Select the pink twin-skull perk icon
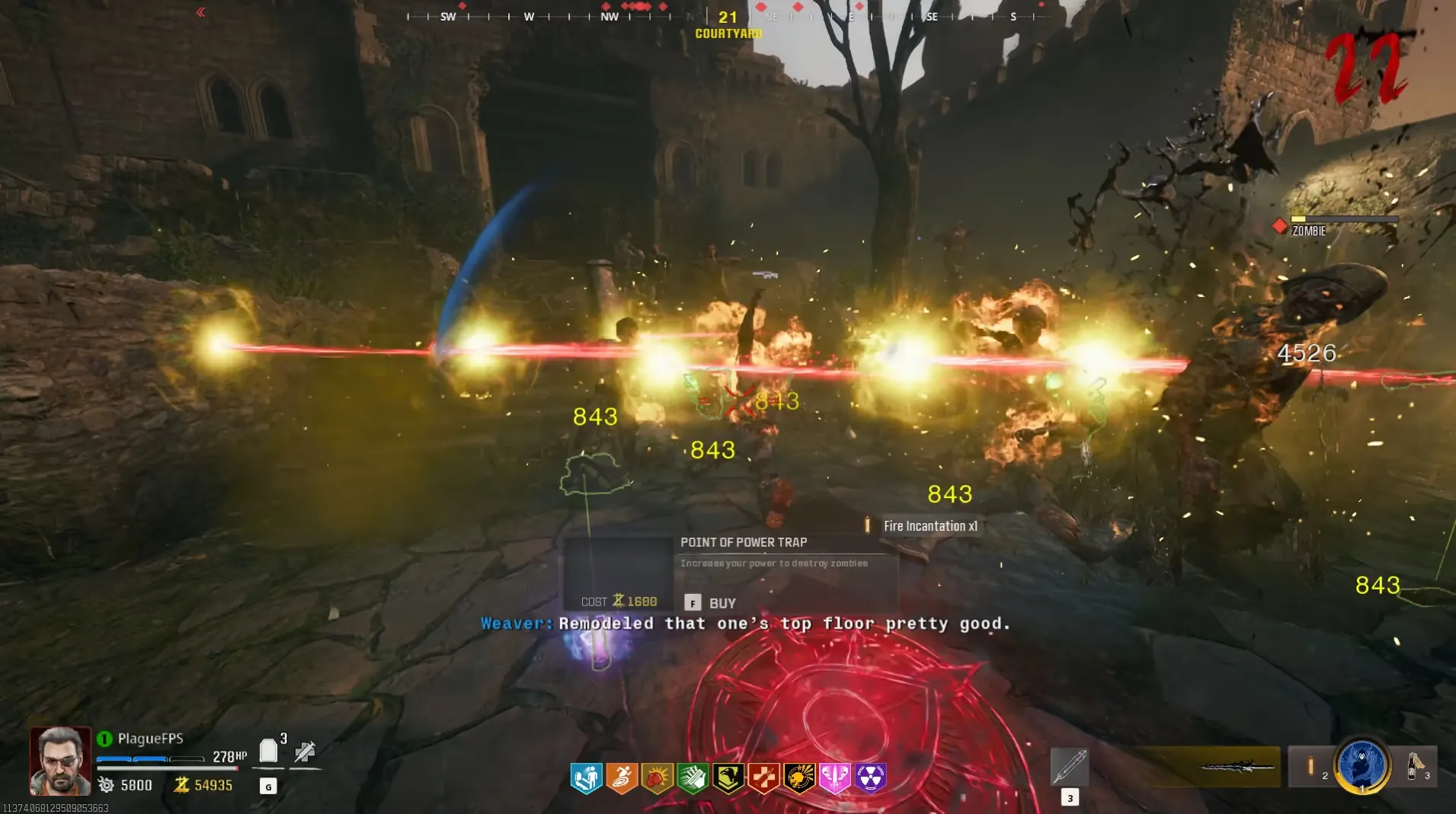The image size is (1456, 814). click(x=834, y=778)
